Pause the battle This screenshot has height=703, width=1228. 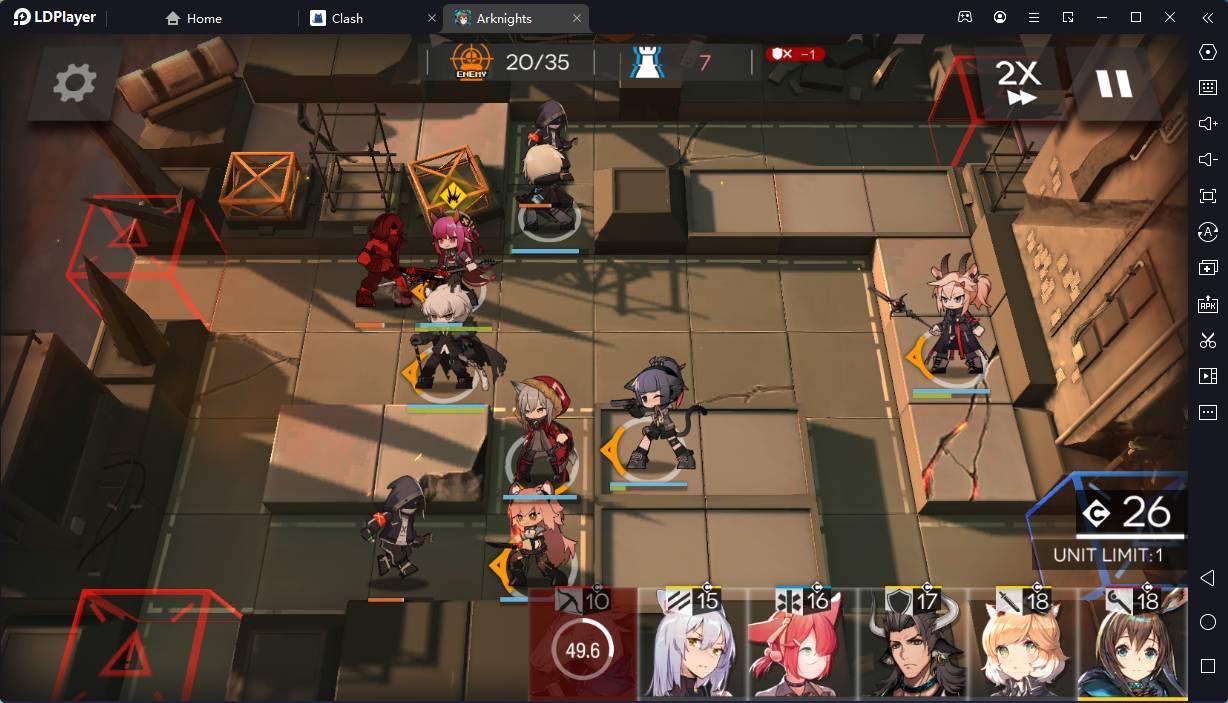1113,83
